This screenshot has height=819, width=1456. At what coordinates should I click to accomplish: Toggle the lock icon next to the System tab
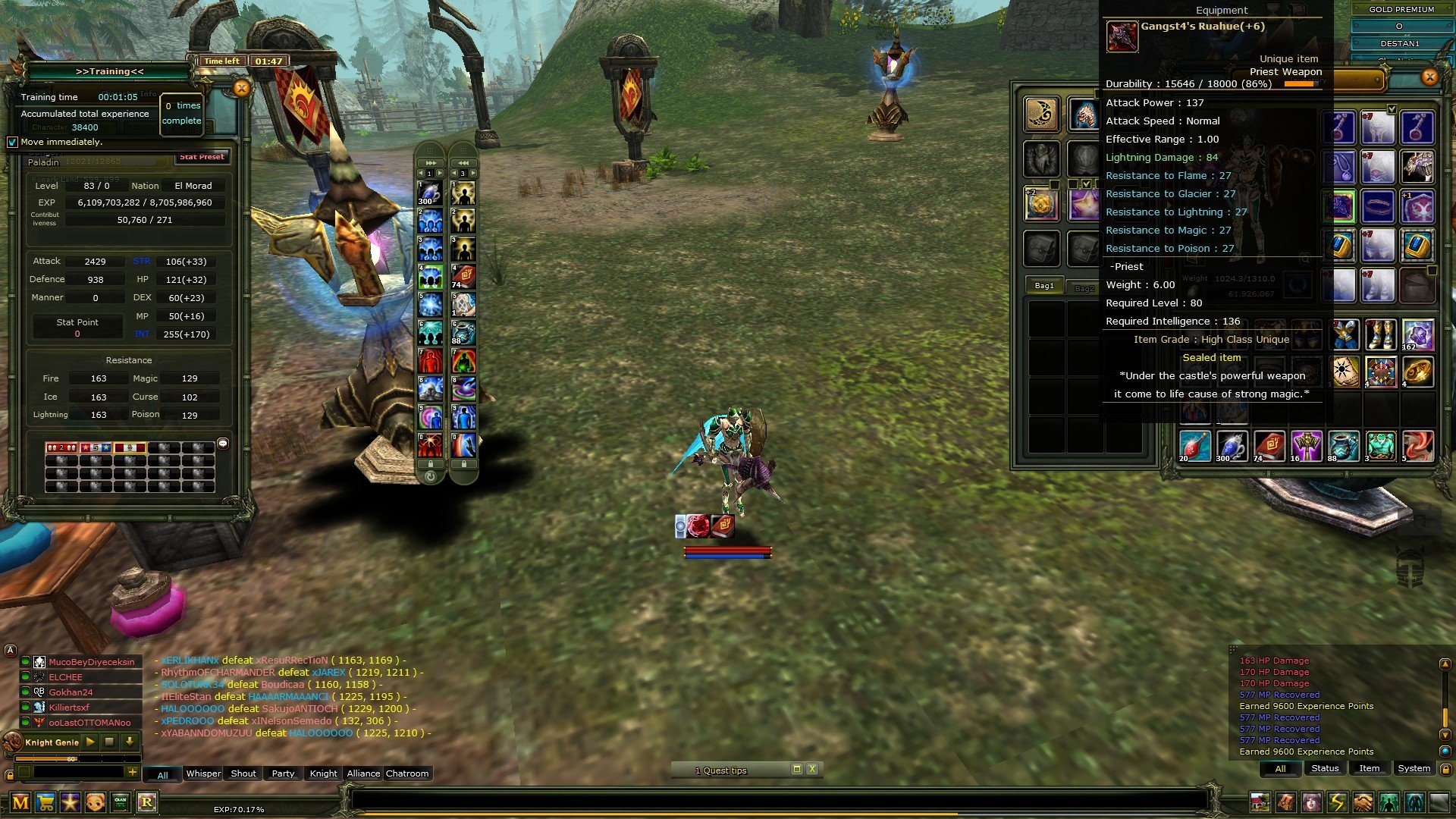tap(1447, 769)
